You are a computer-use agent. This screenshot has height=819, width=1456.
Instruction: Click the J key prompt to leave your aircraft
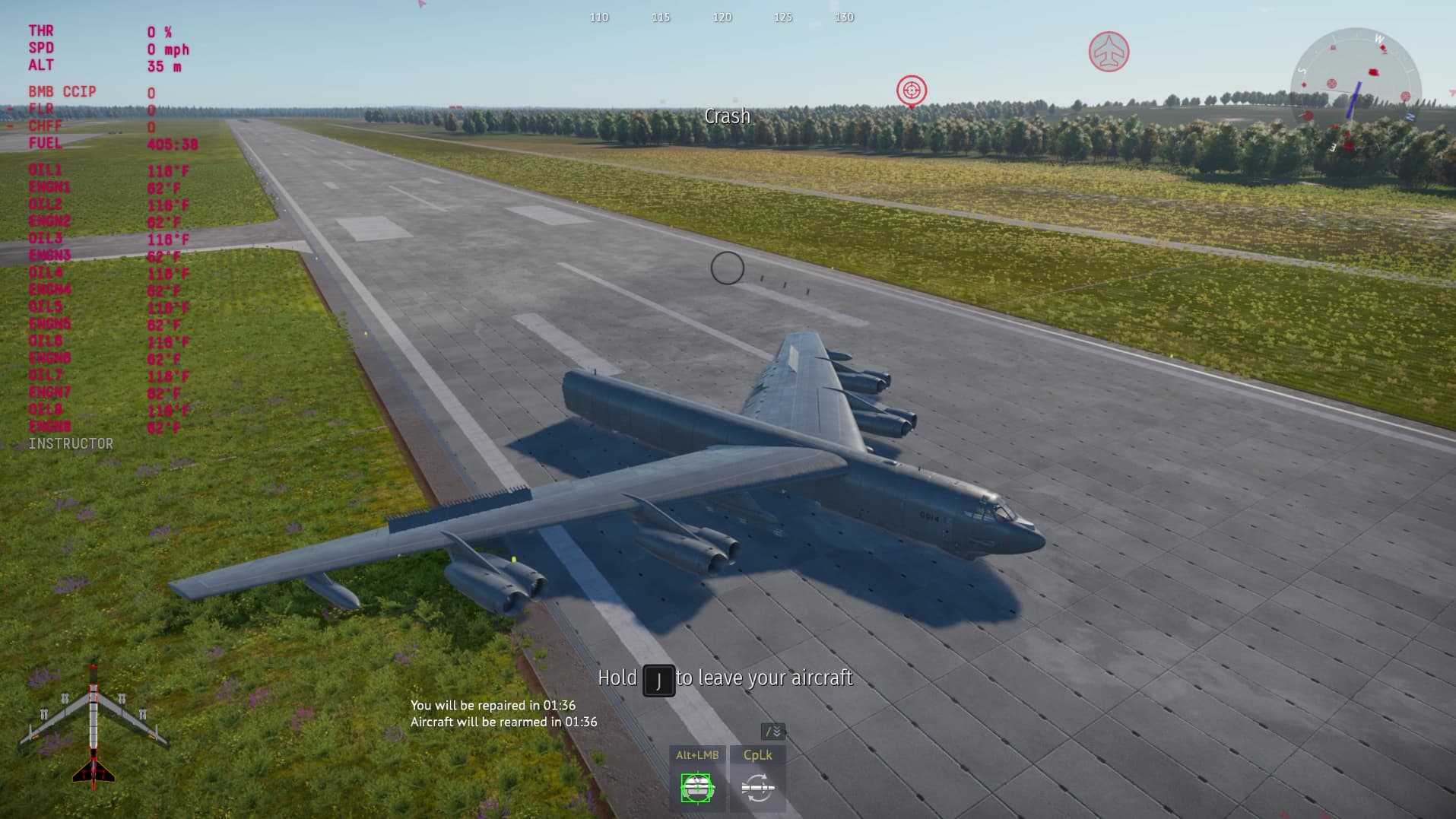coord(660,679)
